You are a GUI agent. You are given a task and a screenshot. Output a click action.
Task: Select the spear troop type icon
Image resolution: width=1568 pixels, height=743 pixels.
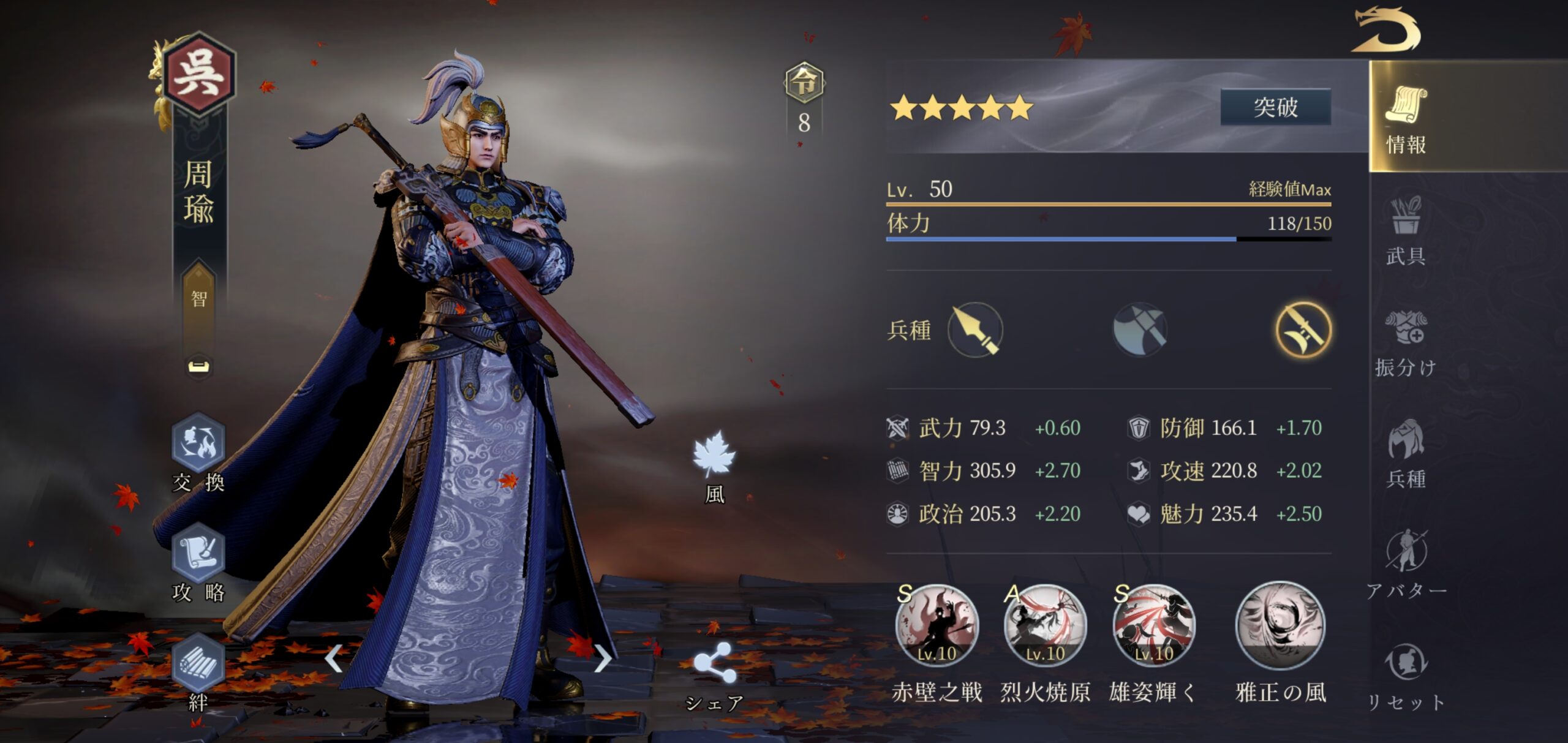pyautogui.click(x=975, y=330)
